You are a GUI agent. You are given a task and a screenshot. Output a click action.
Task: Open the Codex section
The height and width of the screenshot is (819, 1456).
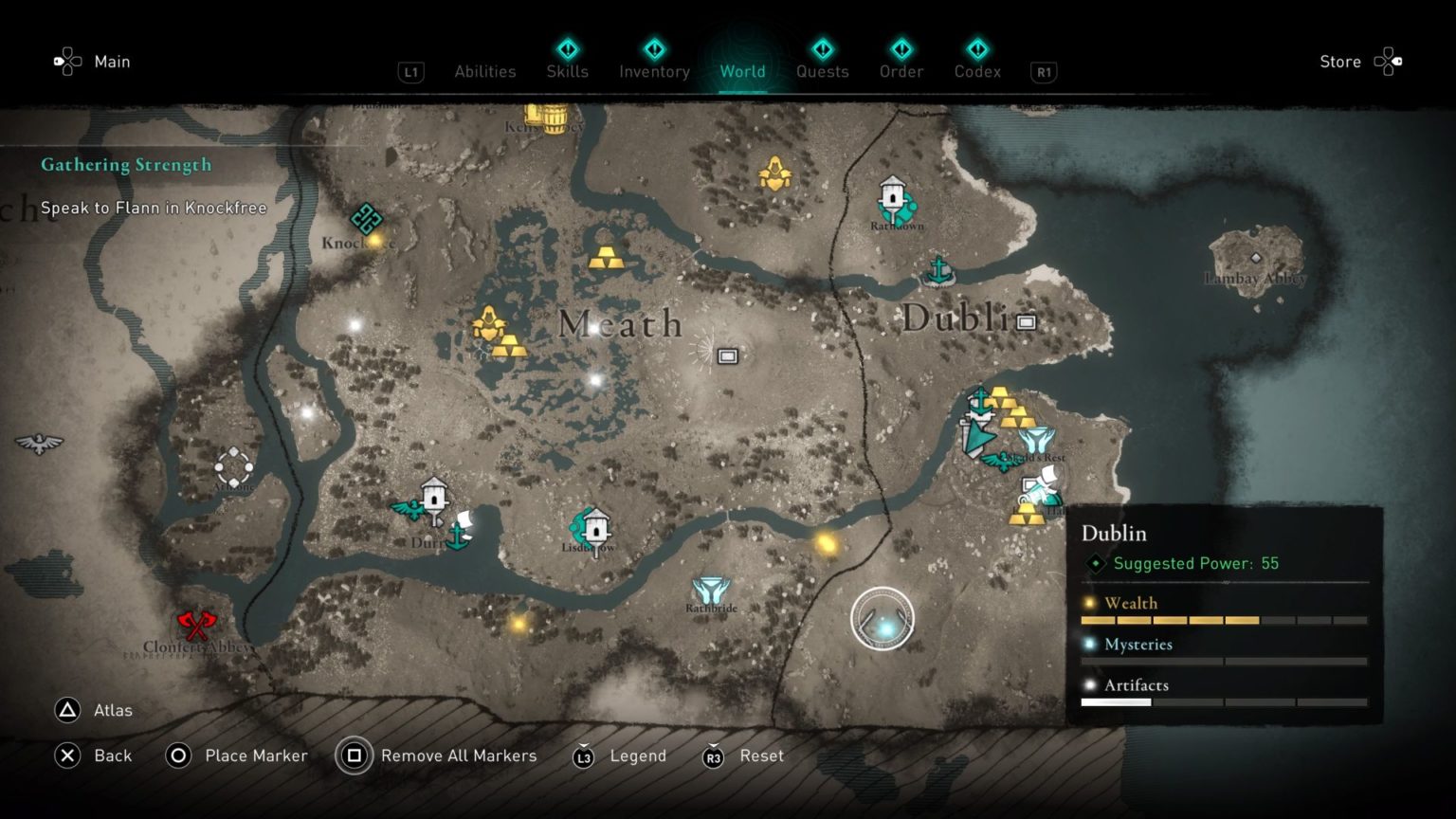(x=977, y=71)
